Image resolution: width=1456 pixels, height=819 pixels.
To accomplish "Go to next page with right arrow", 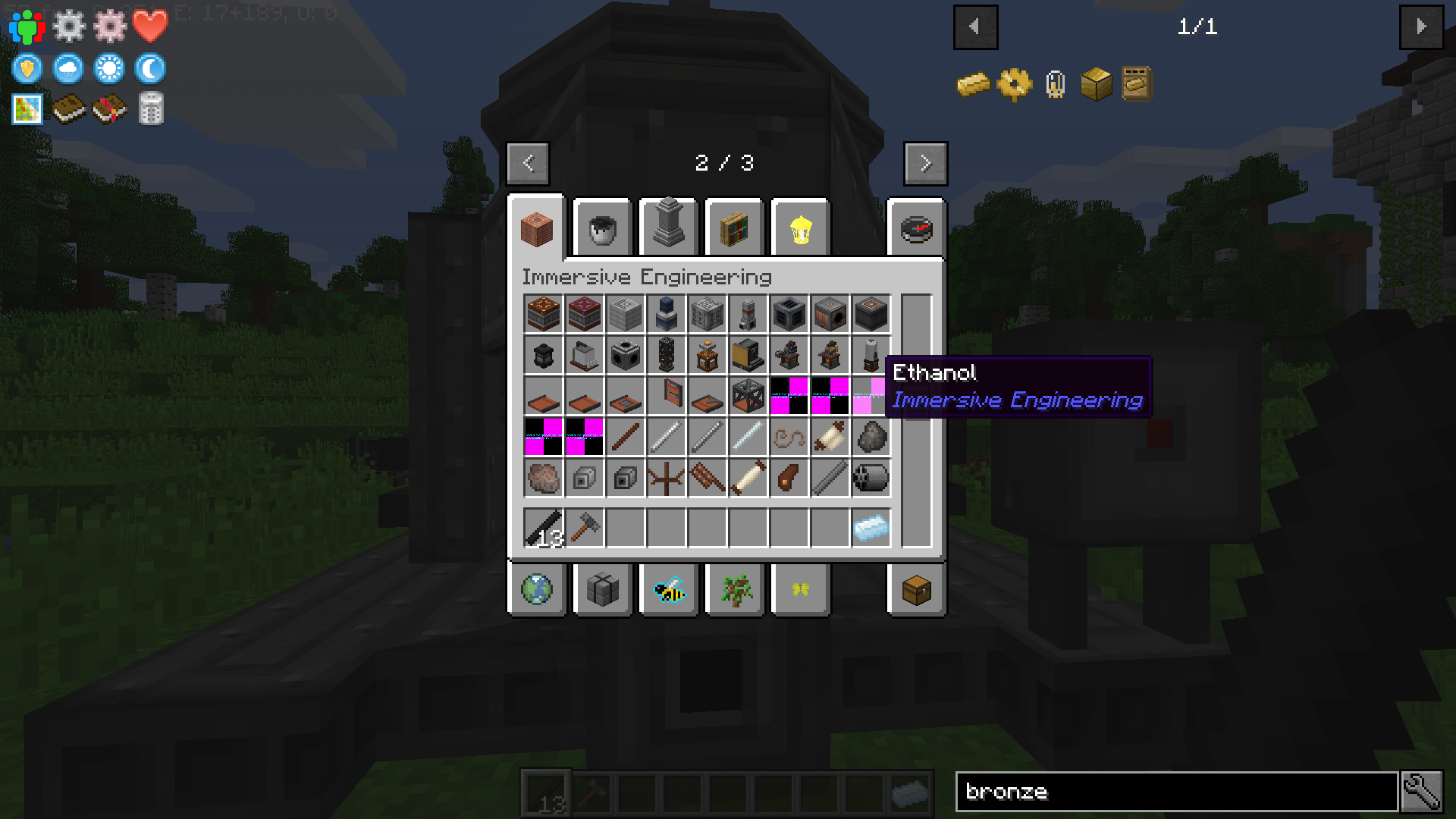I will click(925, 164).
